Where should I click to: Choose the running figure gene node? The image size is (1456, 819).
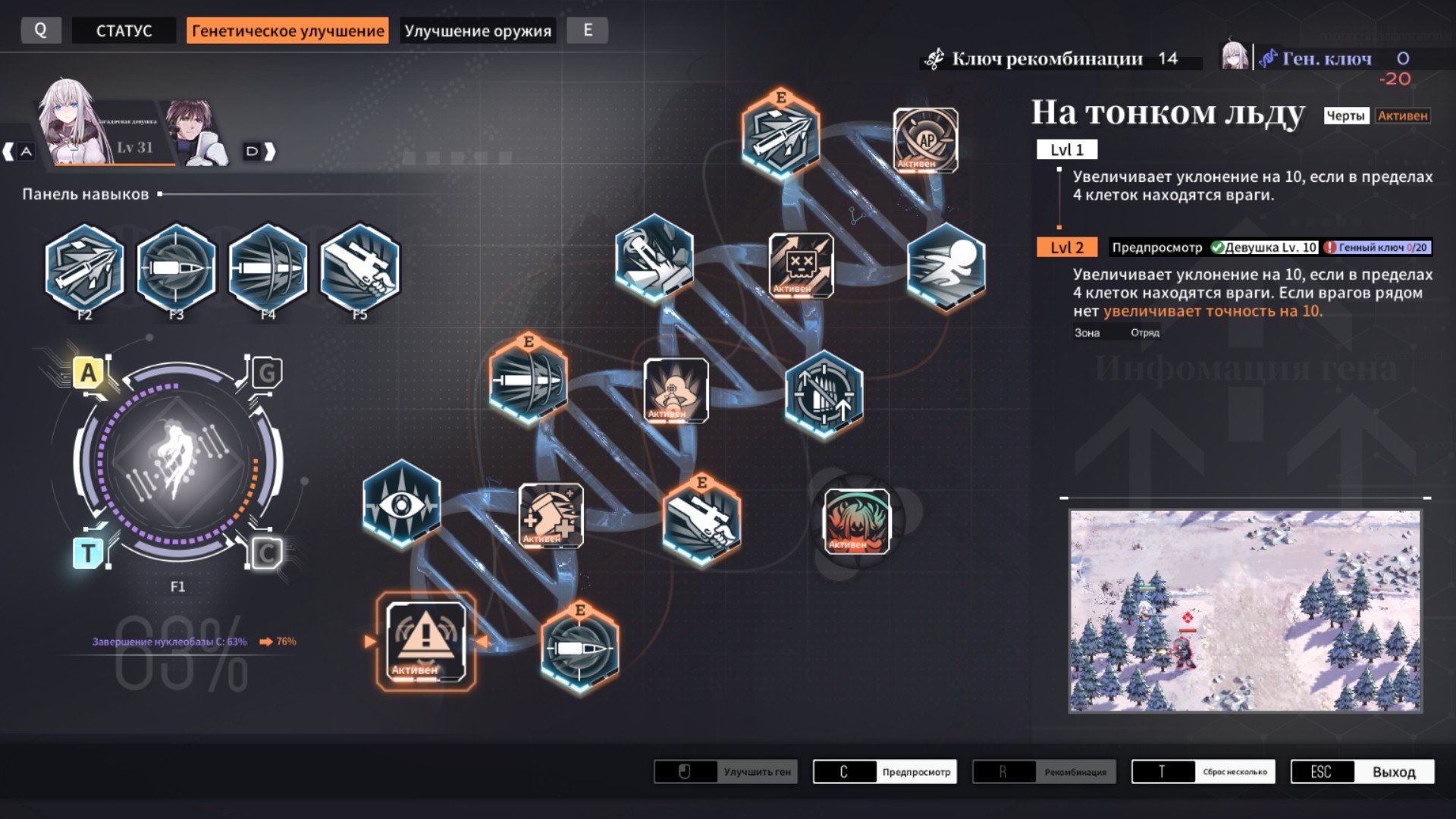pyautogui.click(x=946, y=267)
